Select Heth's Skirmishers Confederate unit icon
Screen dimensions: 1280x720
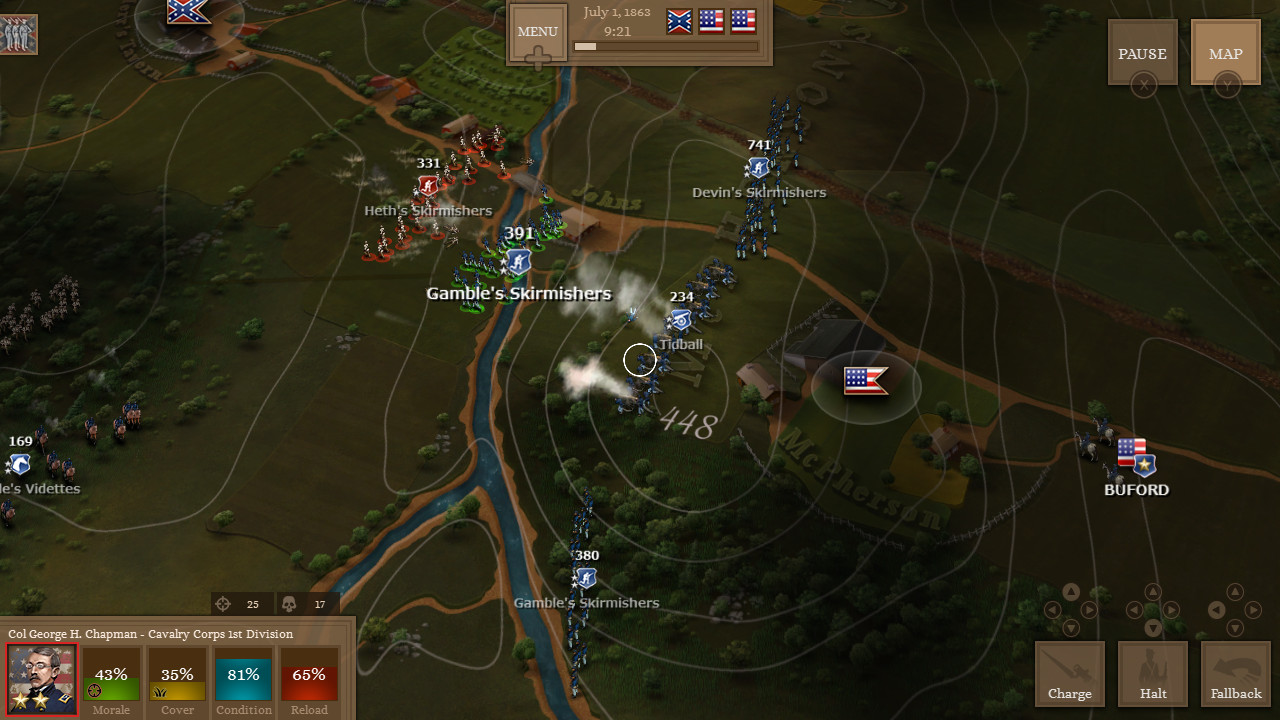pyautogui.click(x=427, y=184)
